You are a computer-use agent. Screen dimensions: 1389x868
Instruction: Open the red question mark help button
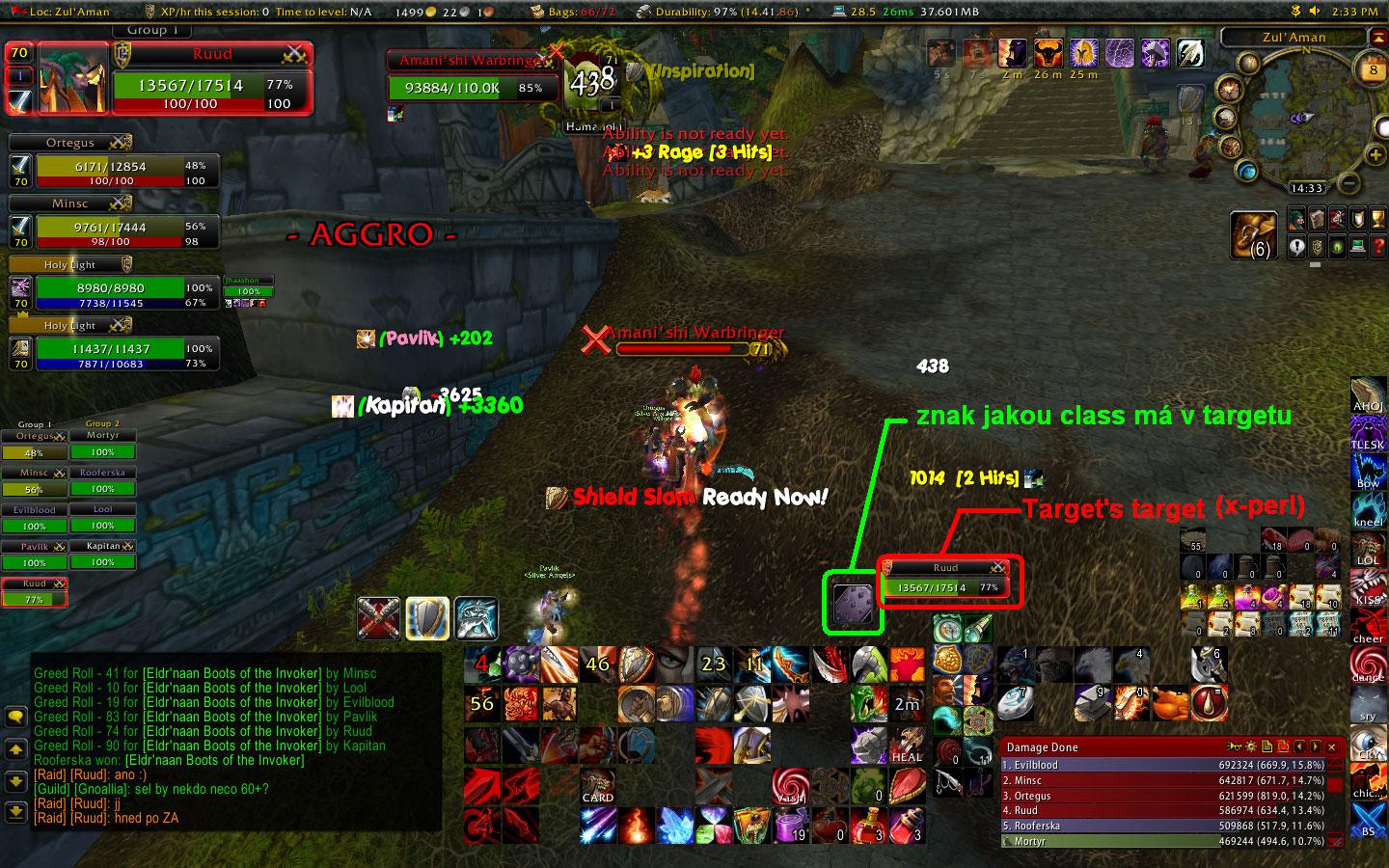1378,247
